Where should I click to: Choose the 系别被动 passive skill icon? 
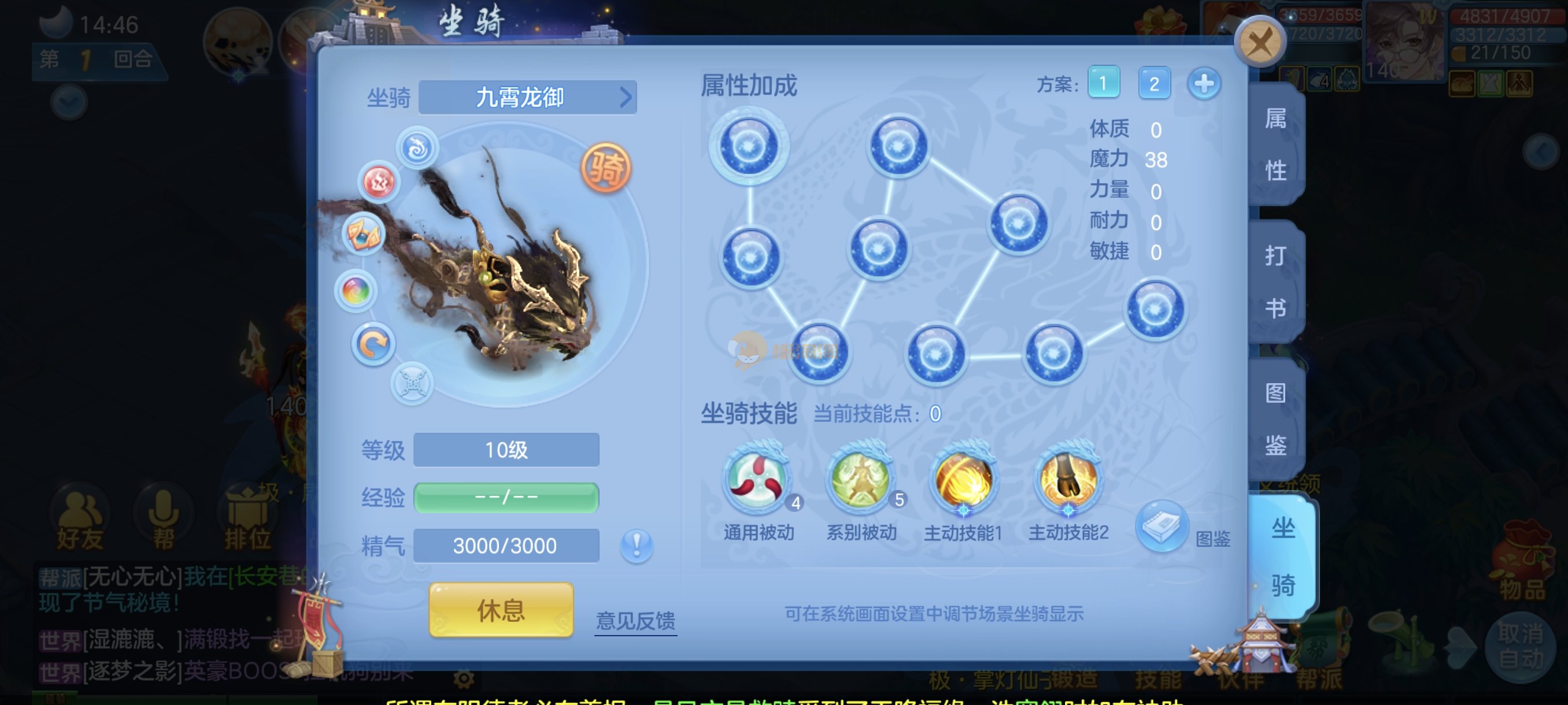point(861,478)
